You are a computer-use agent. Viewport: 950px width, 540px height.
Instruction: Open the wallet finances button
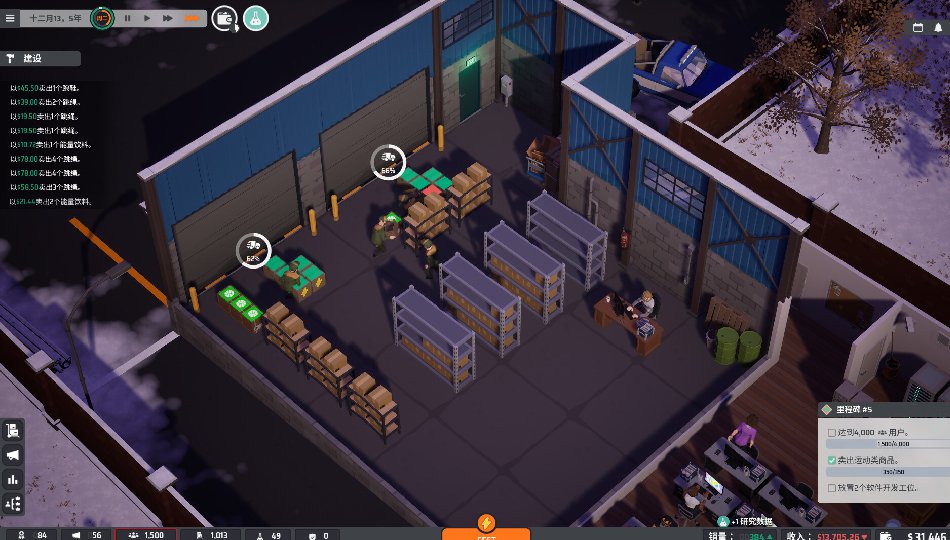click(x=224, y=17)
